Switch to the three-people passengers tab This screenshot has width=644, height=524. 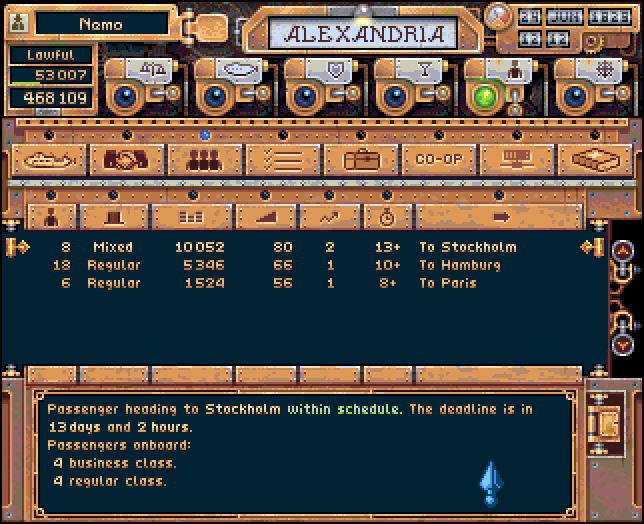click(x=205, y=160)
